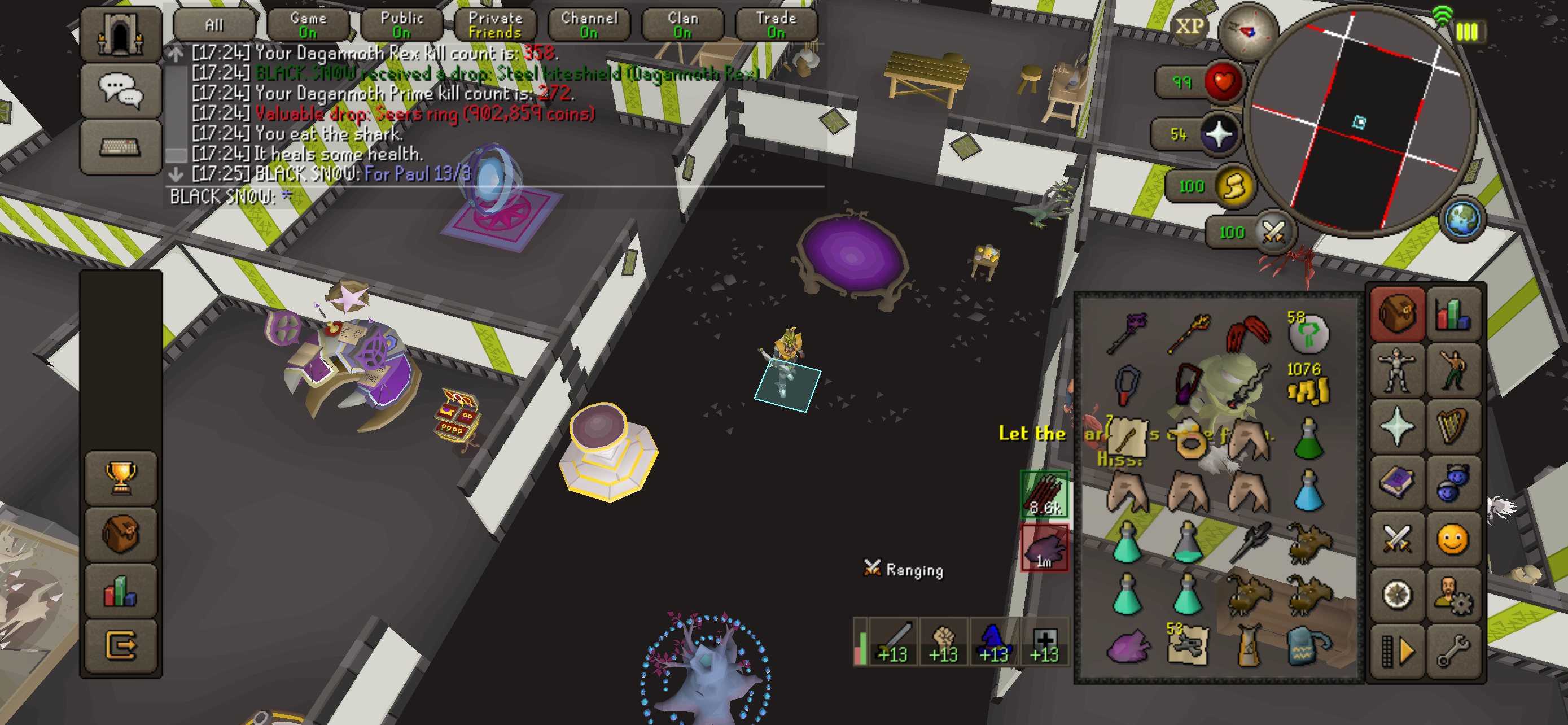Tap the logout door button
The image size is (1568, 725).
point(121,645)
